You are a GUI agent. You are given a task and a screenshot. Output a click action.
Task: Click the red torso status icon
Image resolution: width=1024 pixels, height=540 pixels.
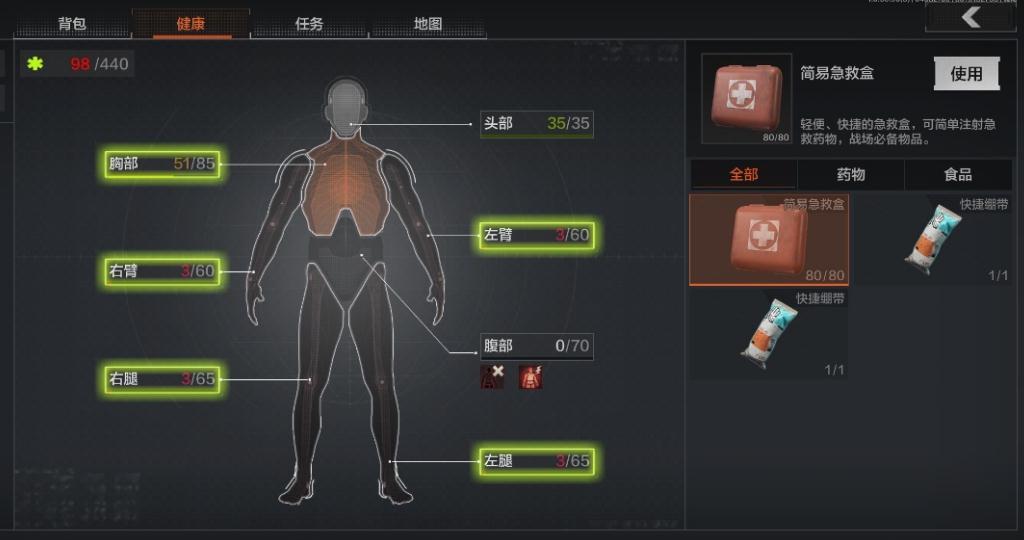(530, 376)
